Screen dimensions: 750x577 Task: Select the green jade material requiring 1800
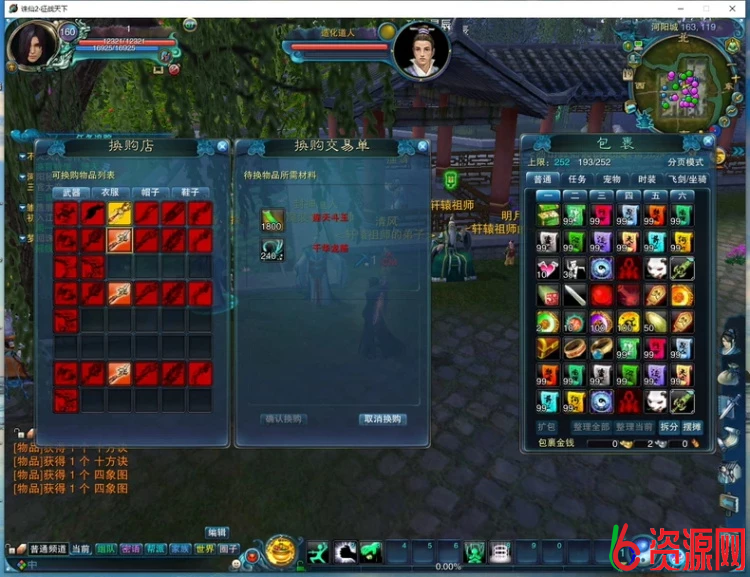272,220
